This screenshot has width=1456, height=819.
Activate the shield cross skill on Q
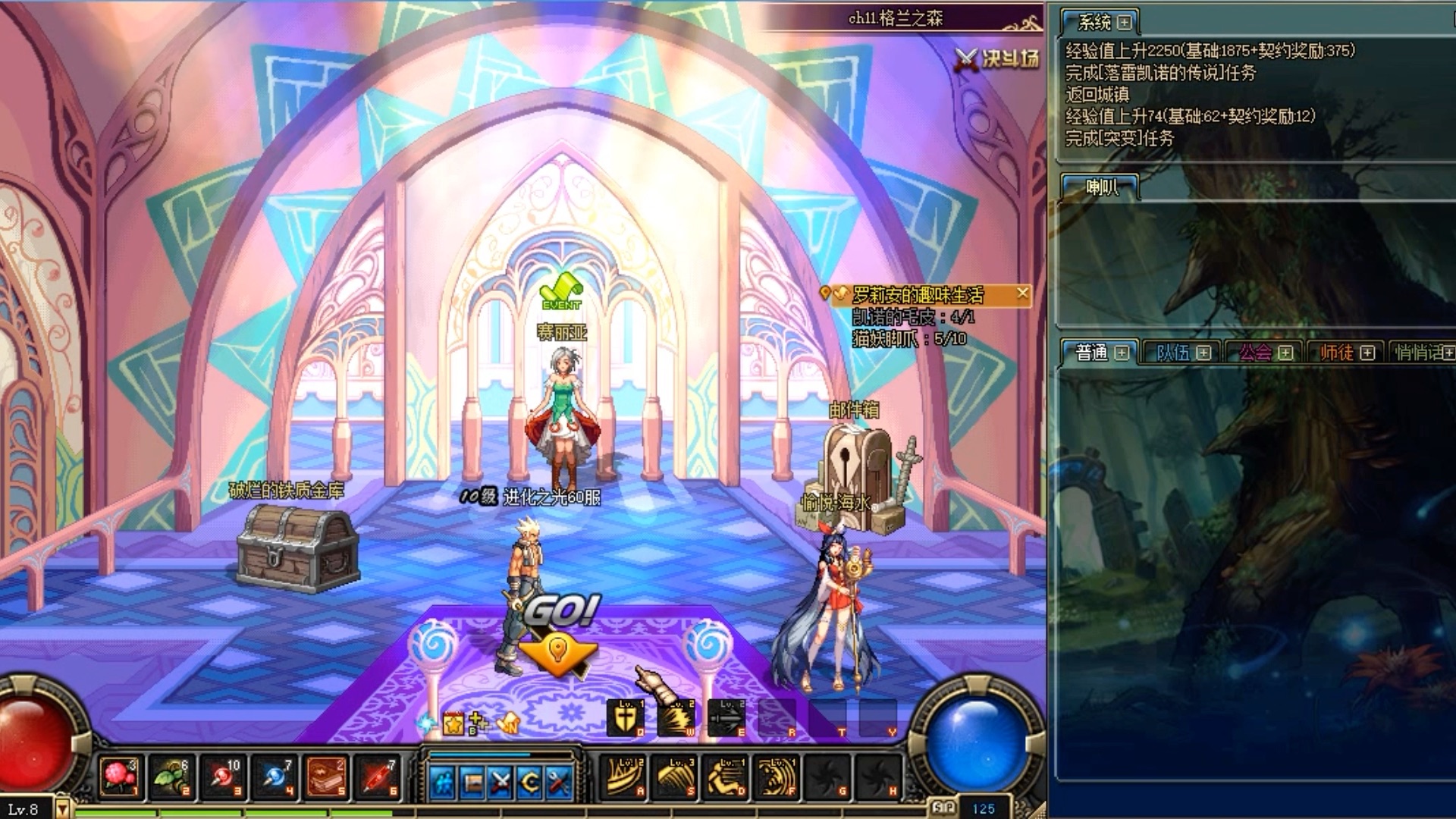(625, 717)
